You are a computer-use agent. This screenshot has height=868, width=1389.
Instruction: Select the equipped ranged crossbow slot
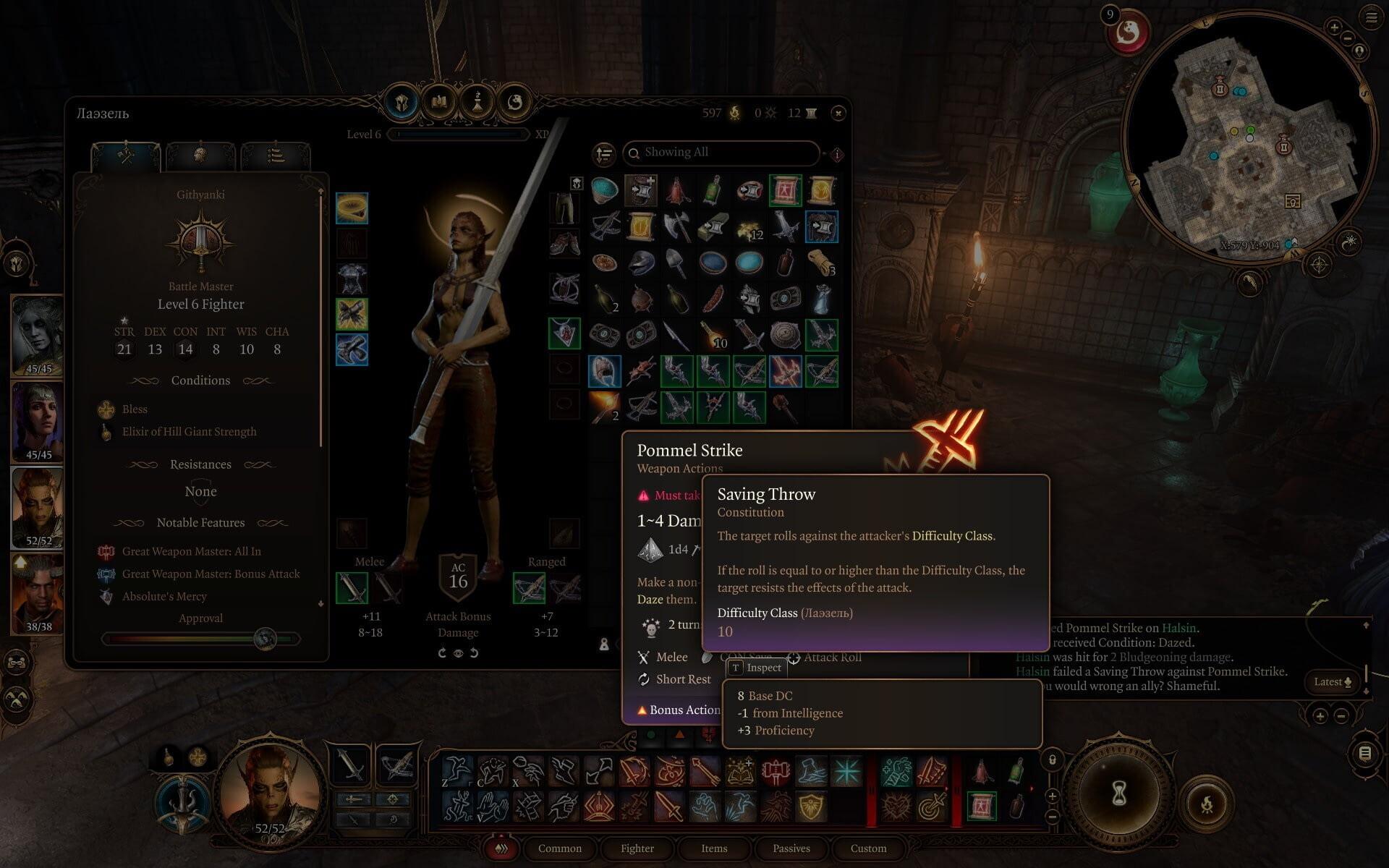coord(529,588)
